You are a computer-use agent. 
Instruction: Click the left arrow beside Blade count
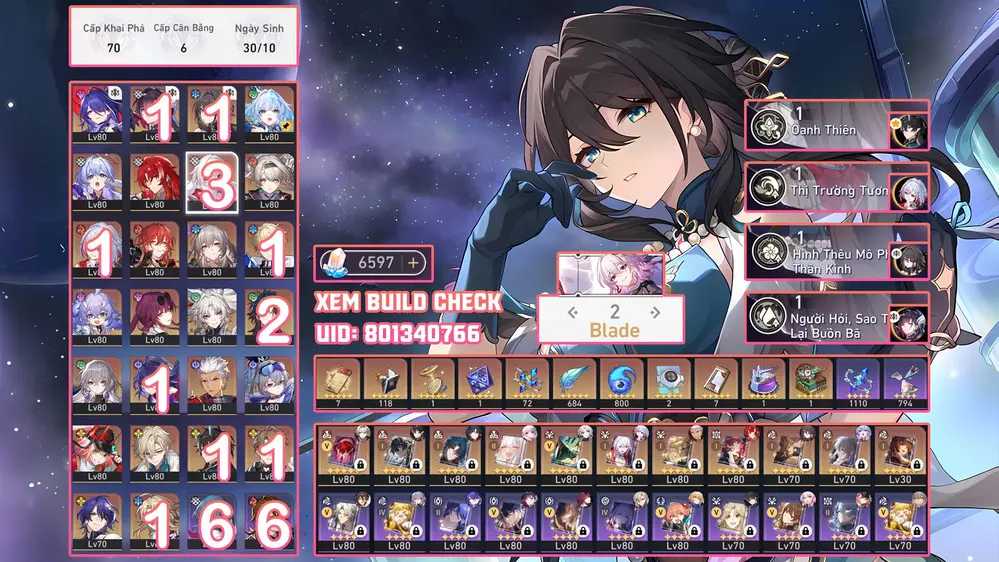pos(573,312)
